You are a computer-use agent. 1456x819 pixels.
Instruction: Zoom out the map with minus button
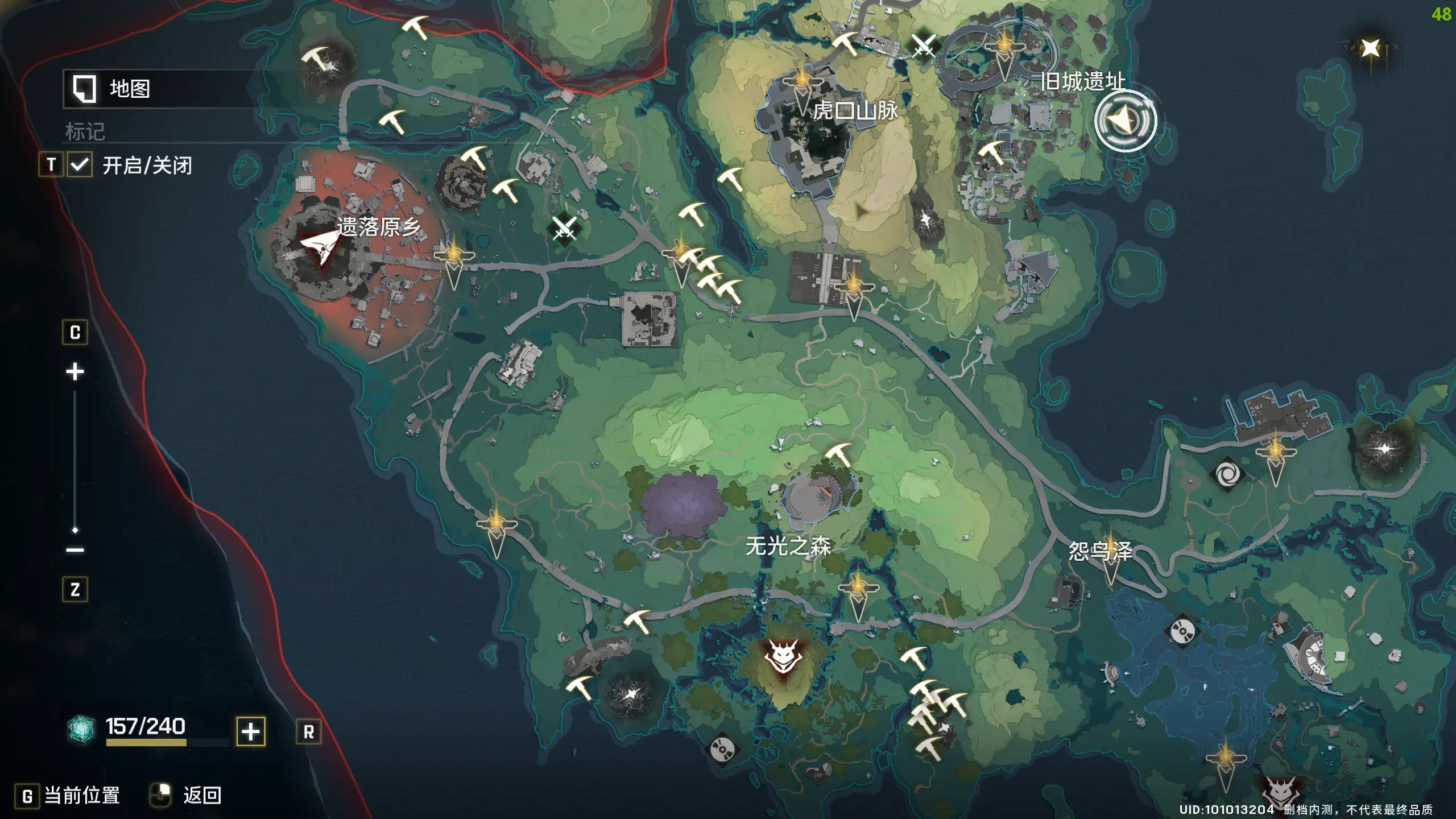coord(75,549)
